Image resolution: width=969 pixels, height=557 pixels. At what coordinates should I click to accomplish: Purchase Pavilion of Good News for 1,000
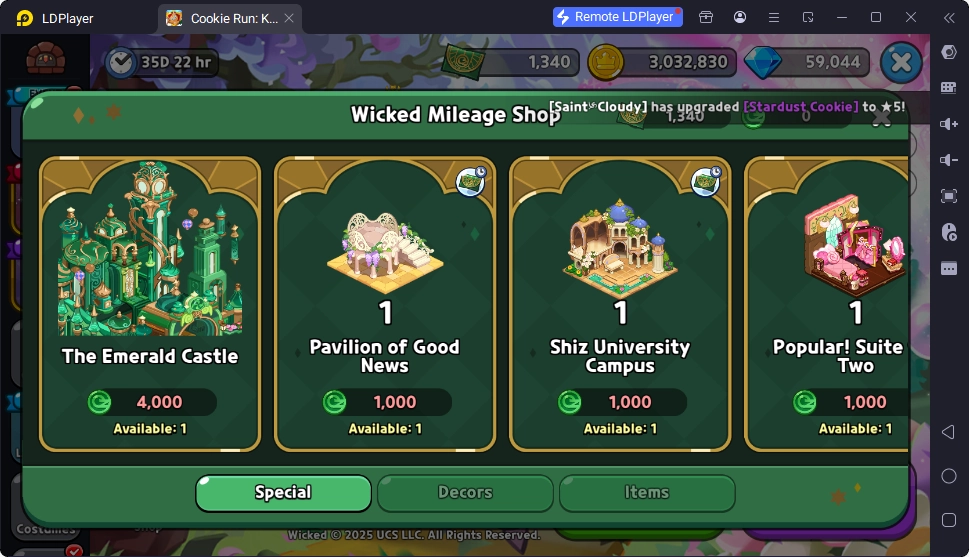point(385,403)
